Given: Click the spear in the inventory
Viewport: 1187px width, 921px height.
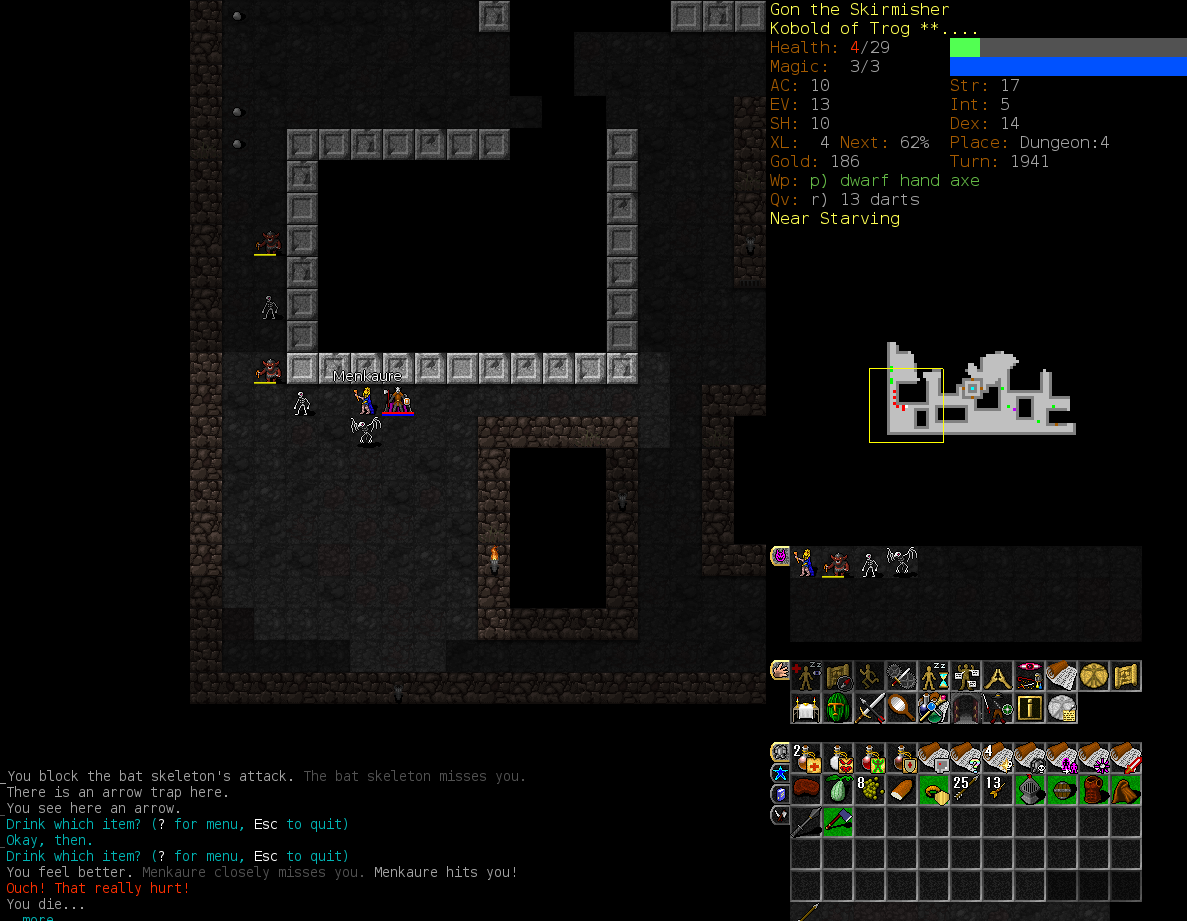Looking at the screenshot, I should click(806, 822).
